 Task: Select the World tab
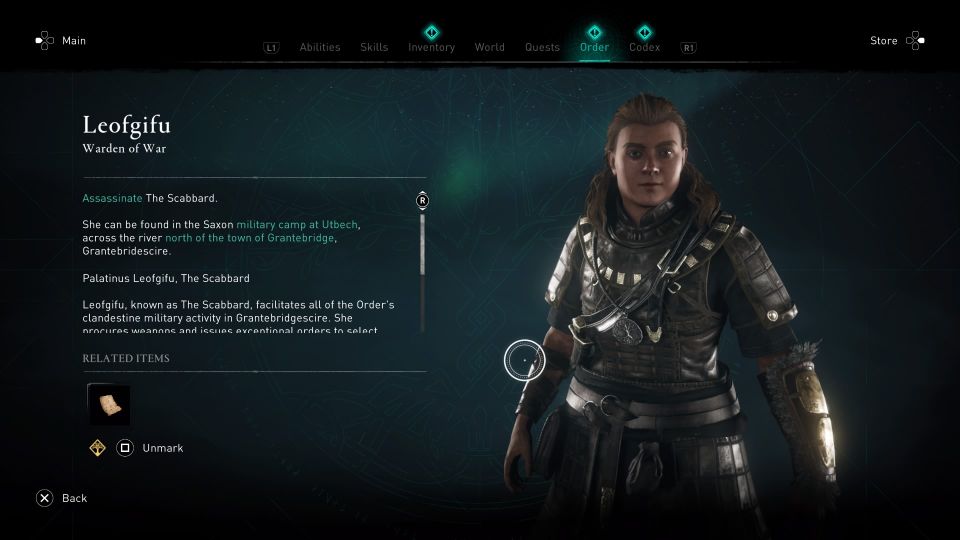[490, 47]
